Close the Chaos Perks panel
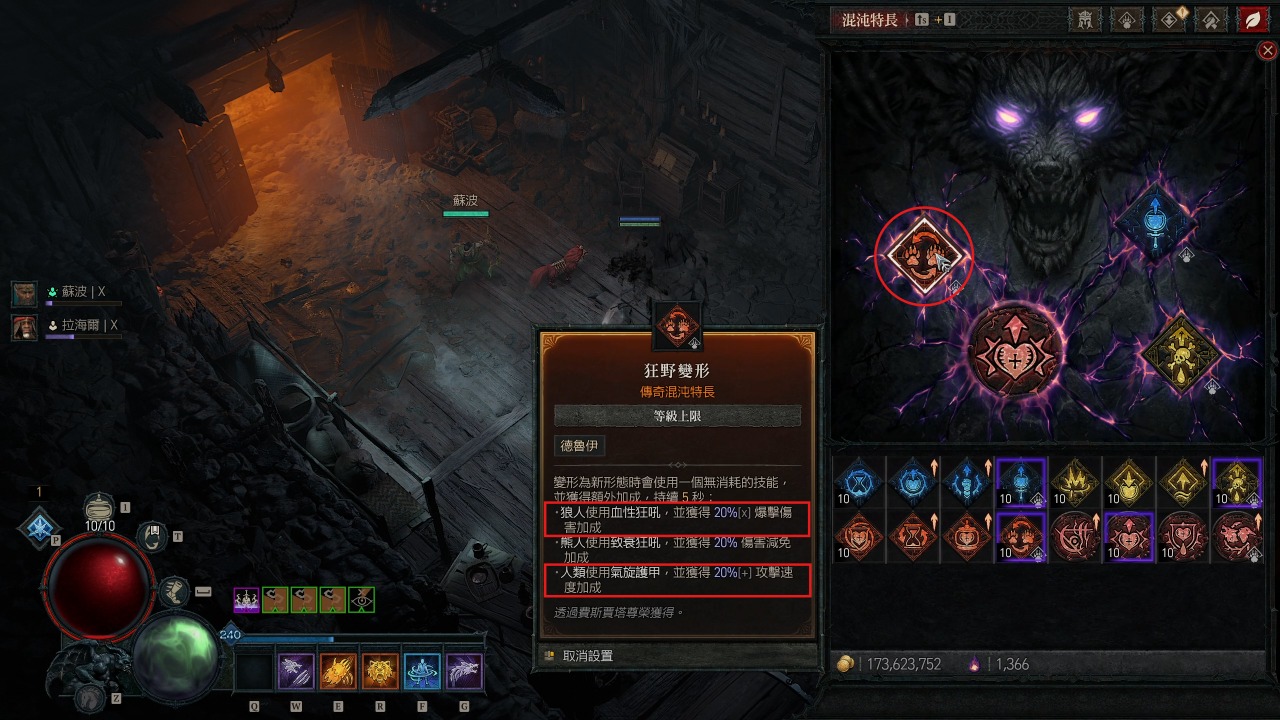This screenshot has width=1280, height=720. pos(1267,50)
